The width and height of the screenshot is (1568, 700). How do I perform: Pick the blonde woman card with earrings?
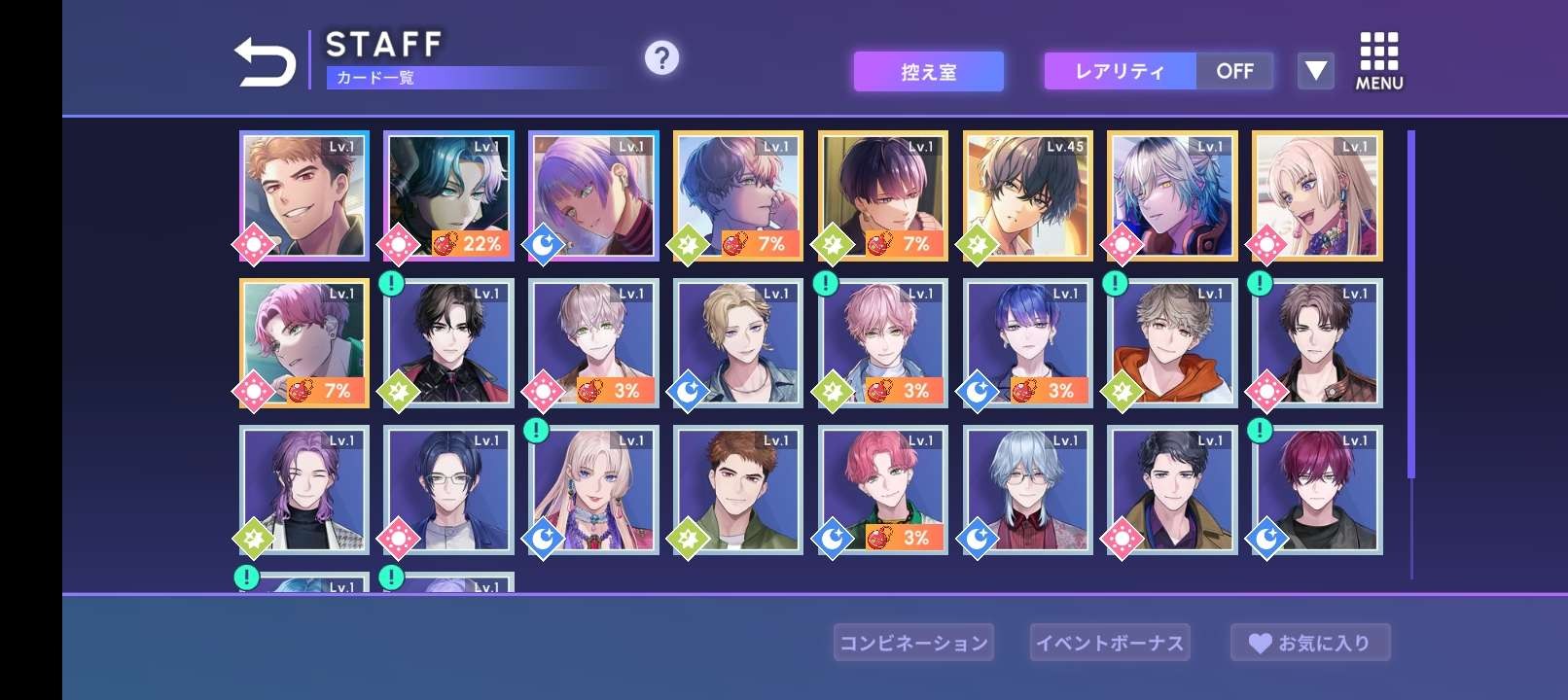pos(1317,195)
